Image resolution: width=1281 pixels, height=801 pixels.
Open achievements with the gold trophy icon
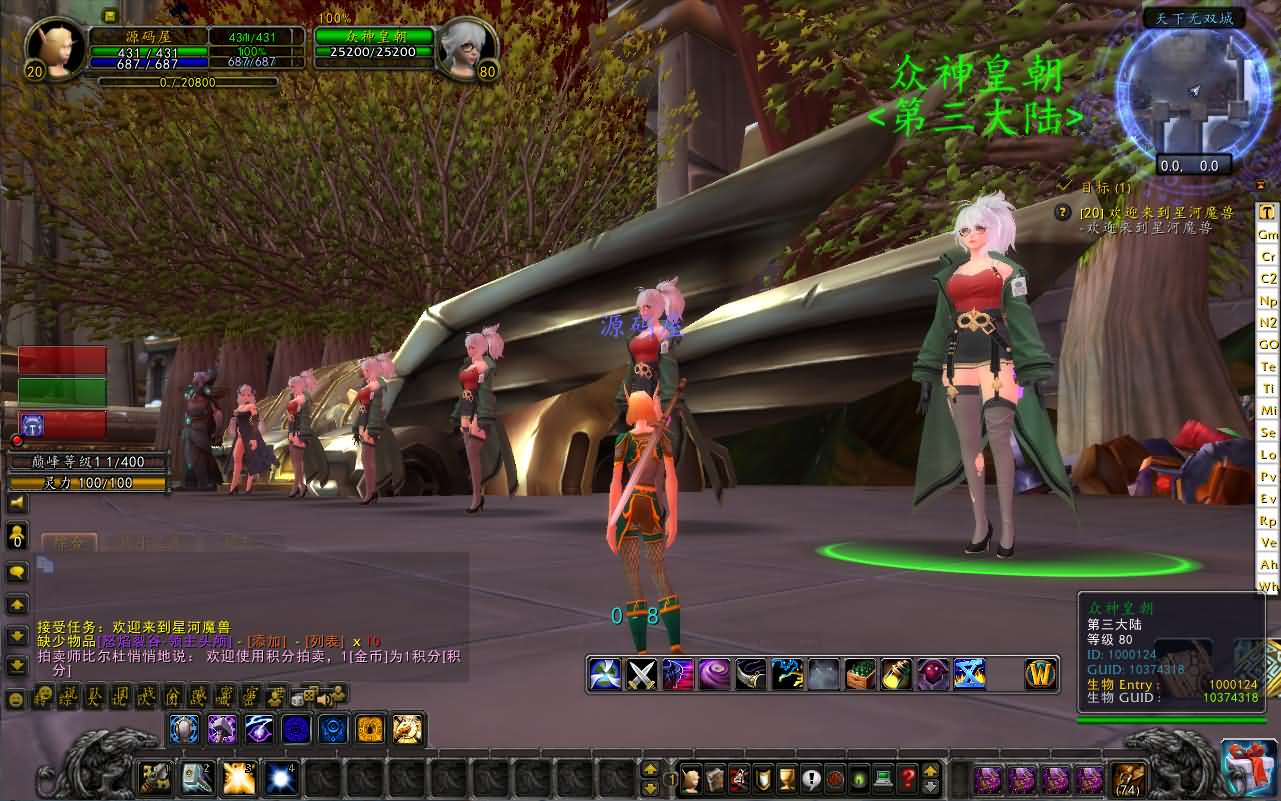click(x=787, y=777)
